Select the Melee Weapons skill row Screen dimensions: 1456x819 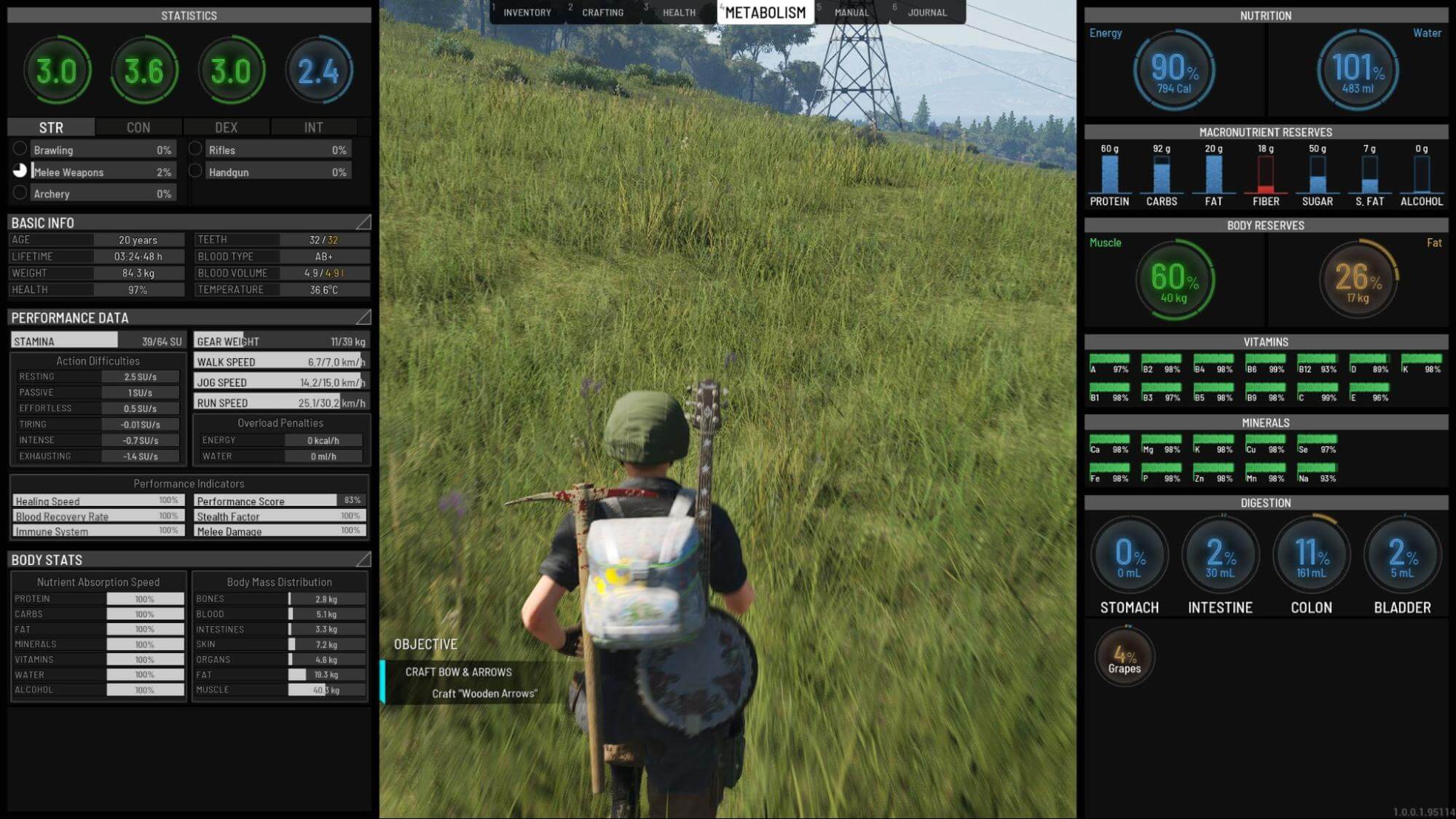[x=102, y=172]
